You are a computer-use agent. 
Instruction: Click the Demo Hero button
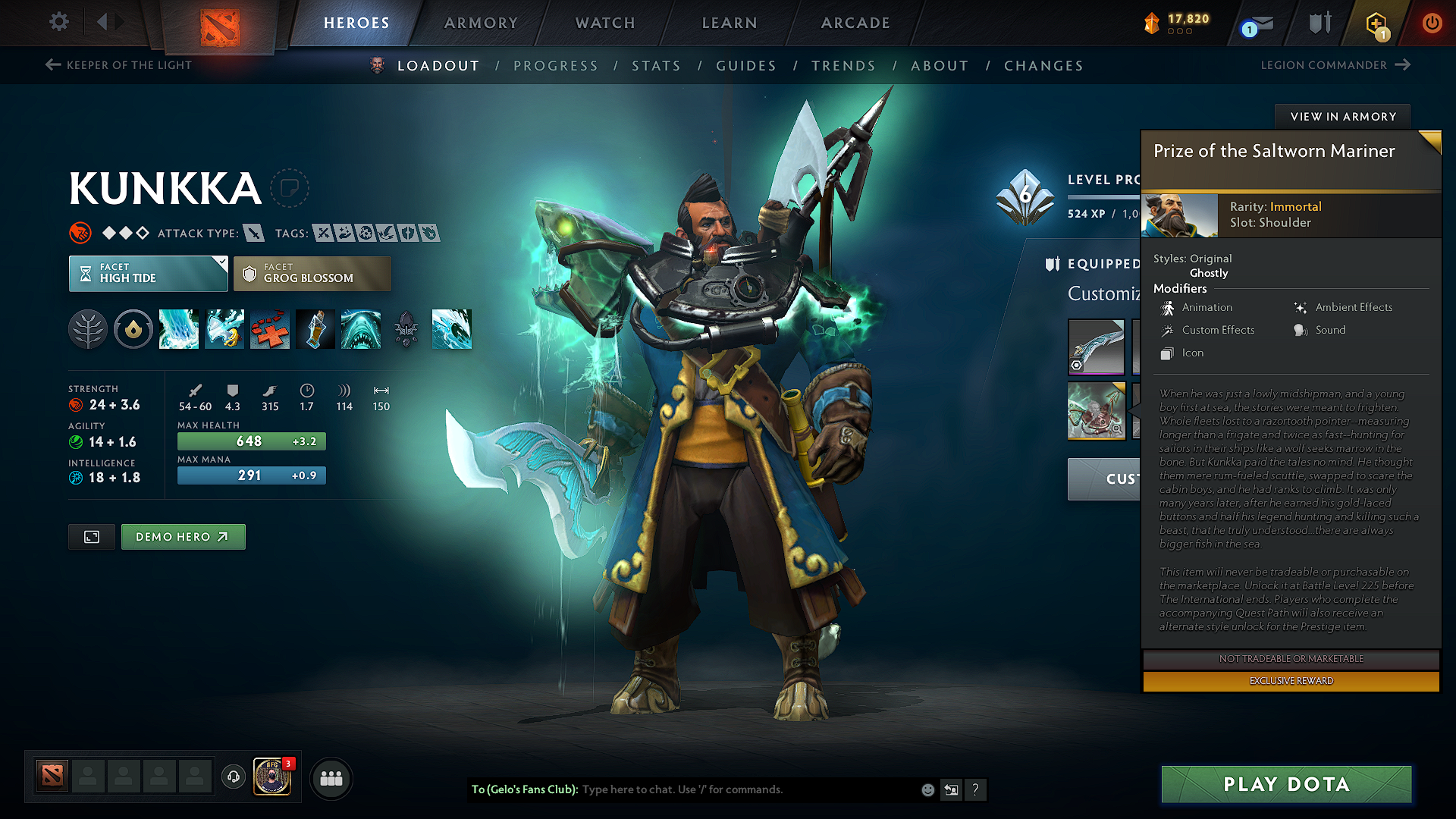point(183,536)
